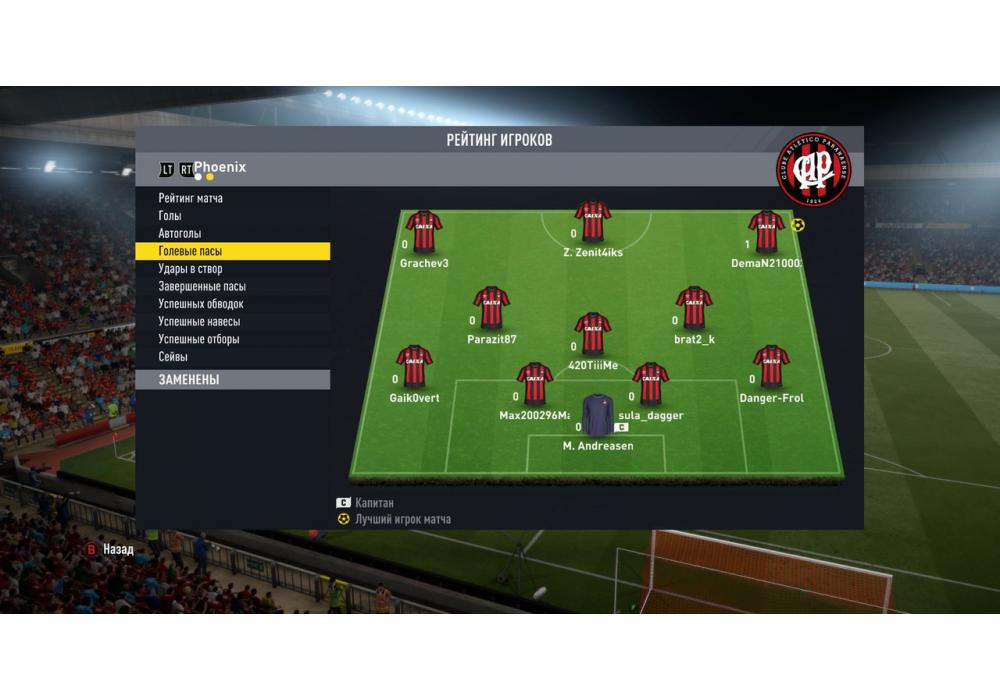Select the 420TiiiMe midfielder shirt
Viewport: 1000px width, 700px height.
[593, 334]
